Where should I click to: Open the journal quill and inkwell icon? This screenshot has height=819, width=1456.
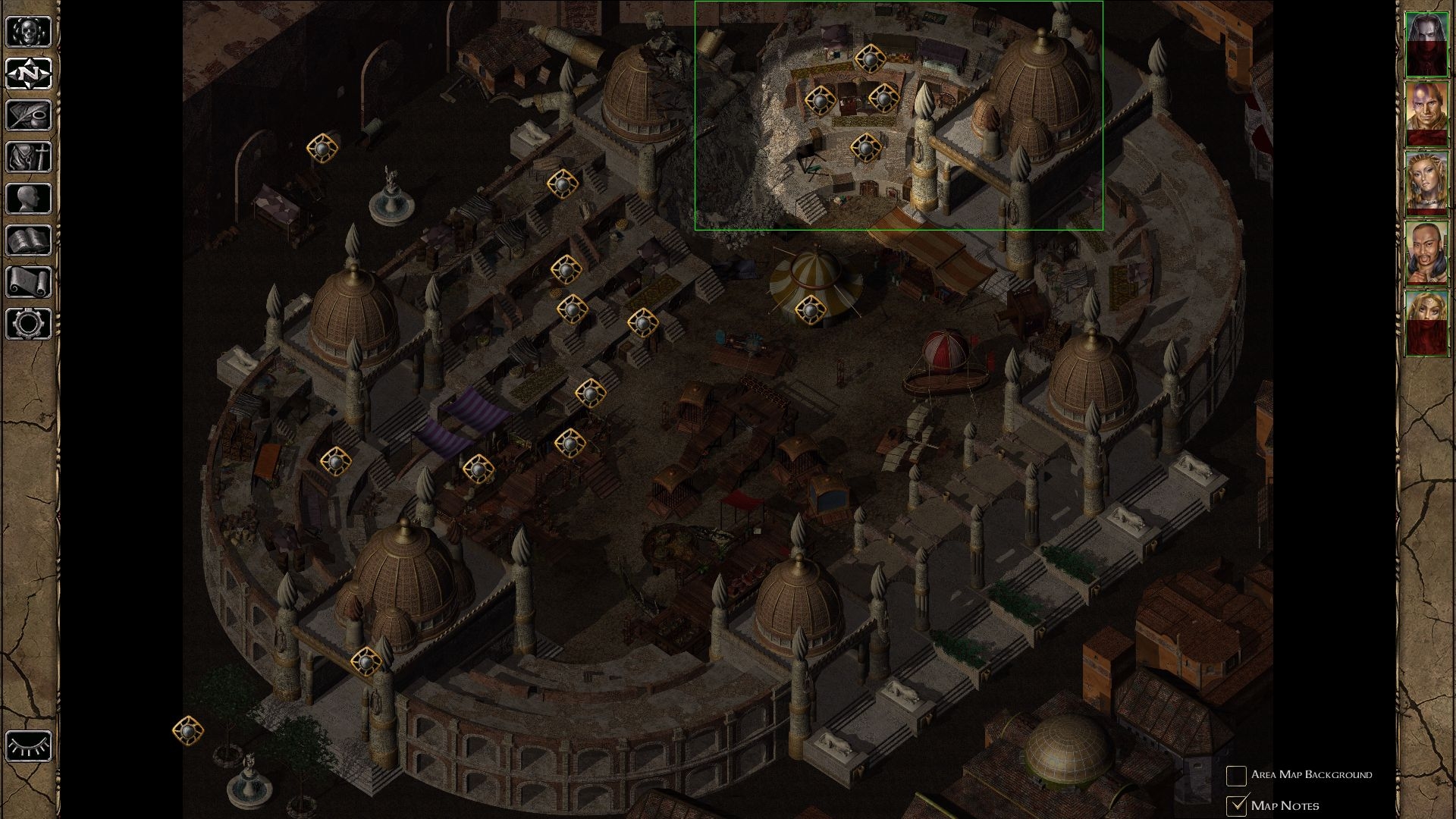[29, 115]
